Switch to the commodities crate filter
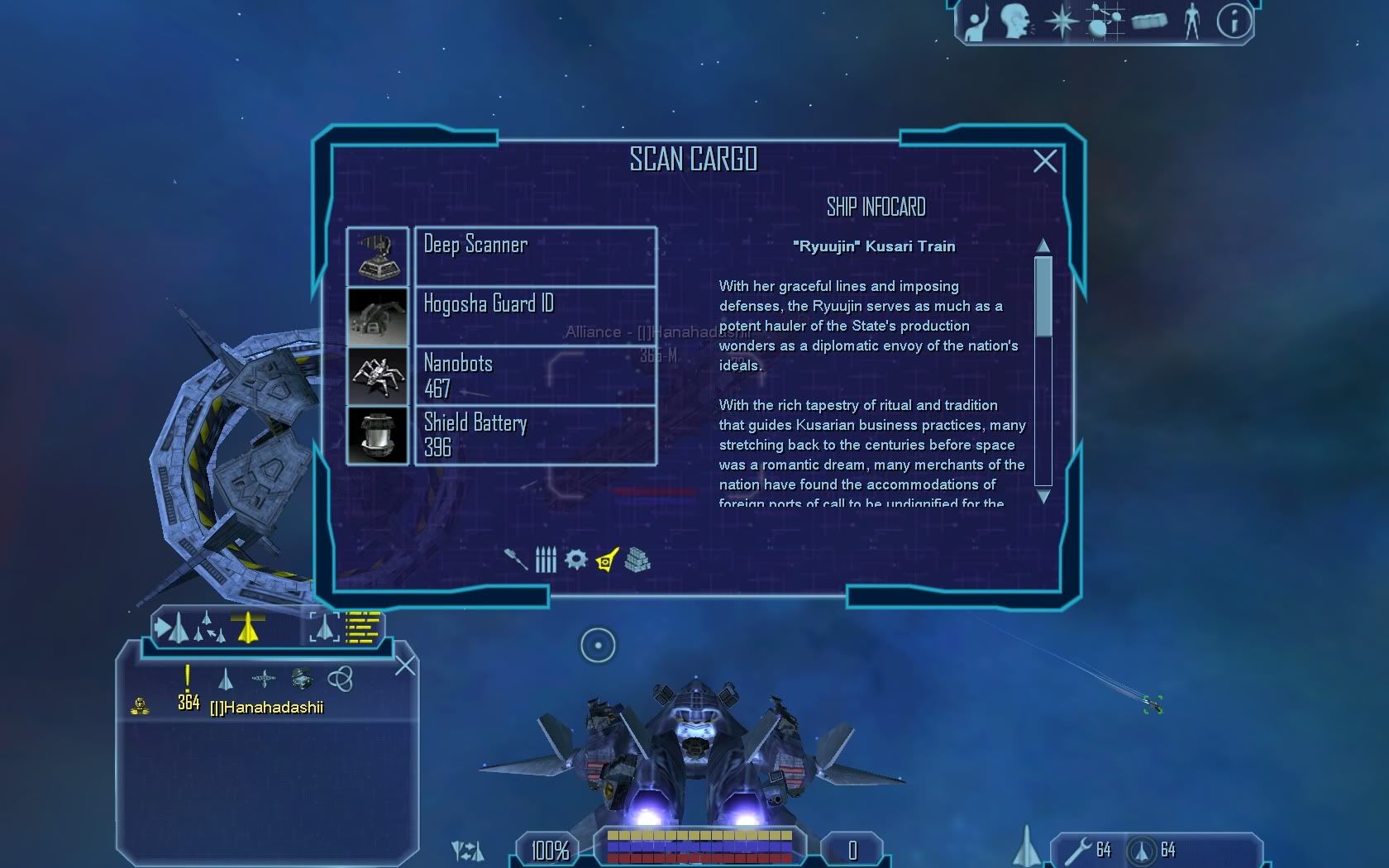 (x=637, y=560)
